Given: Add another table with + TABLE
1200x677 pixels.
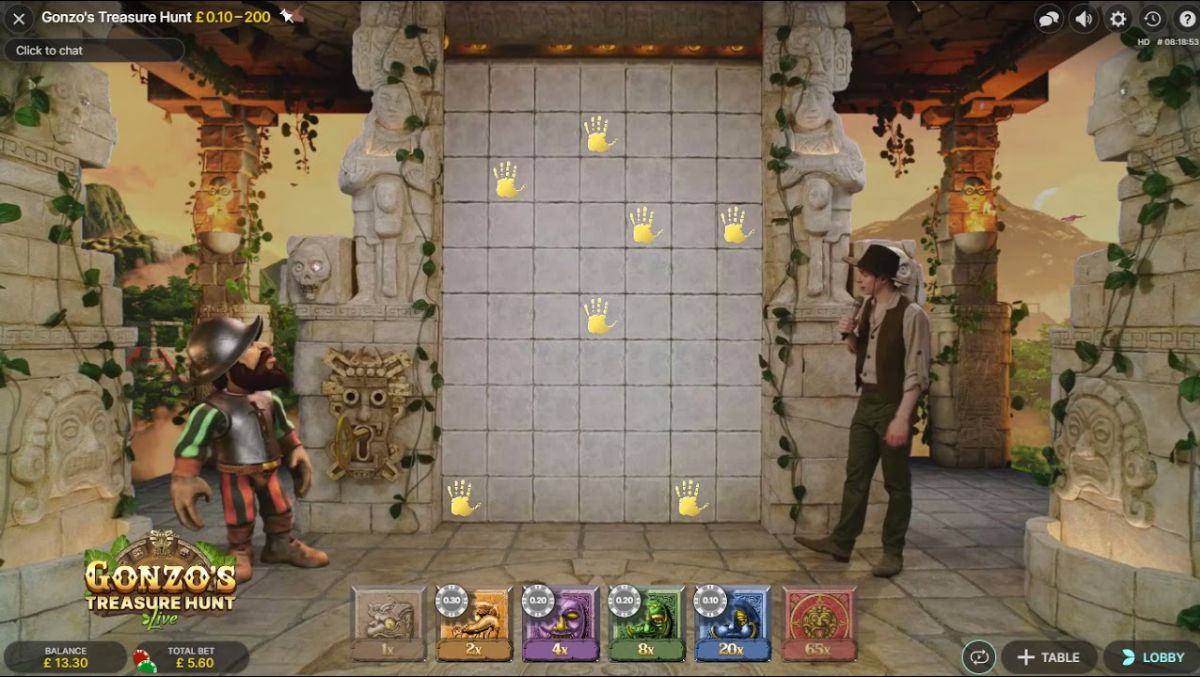Looking at the screenshot, I should coord(1048,657).
